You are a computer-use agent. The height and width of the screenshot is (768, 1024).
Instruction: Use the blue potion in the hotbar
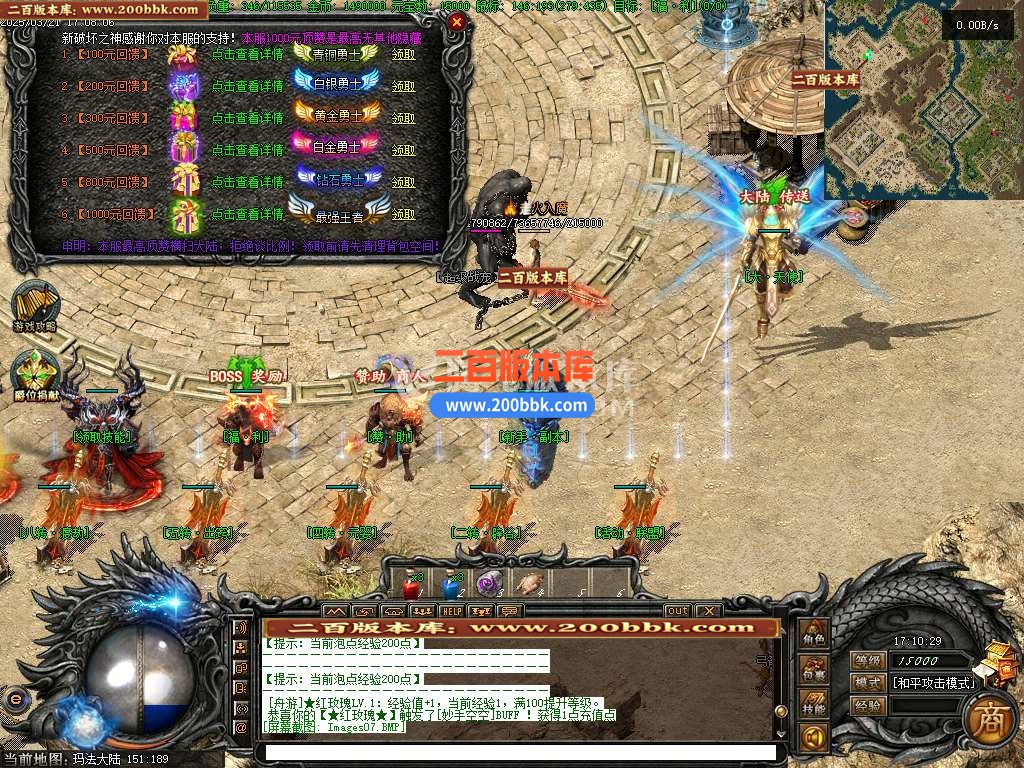pos(450,584)
